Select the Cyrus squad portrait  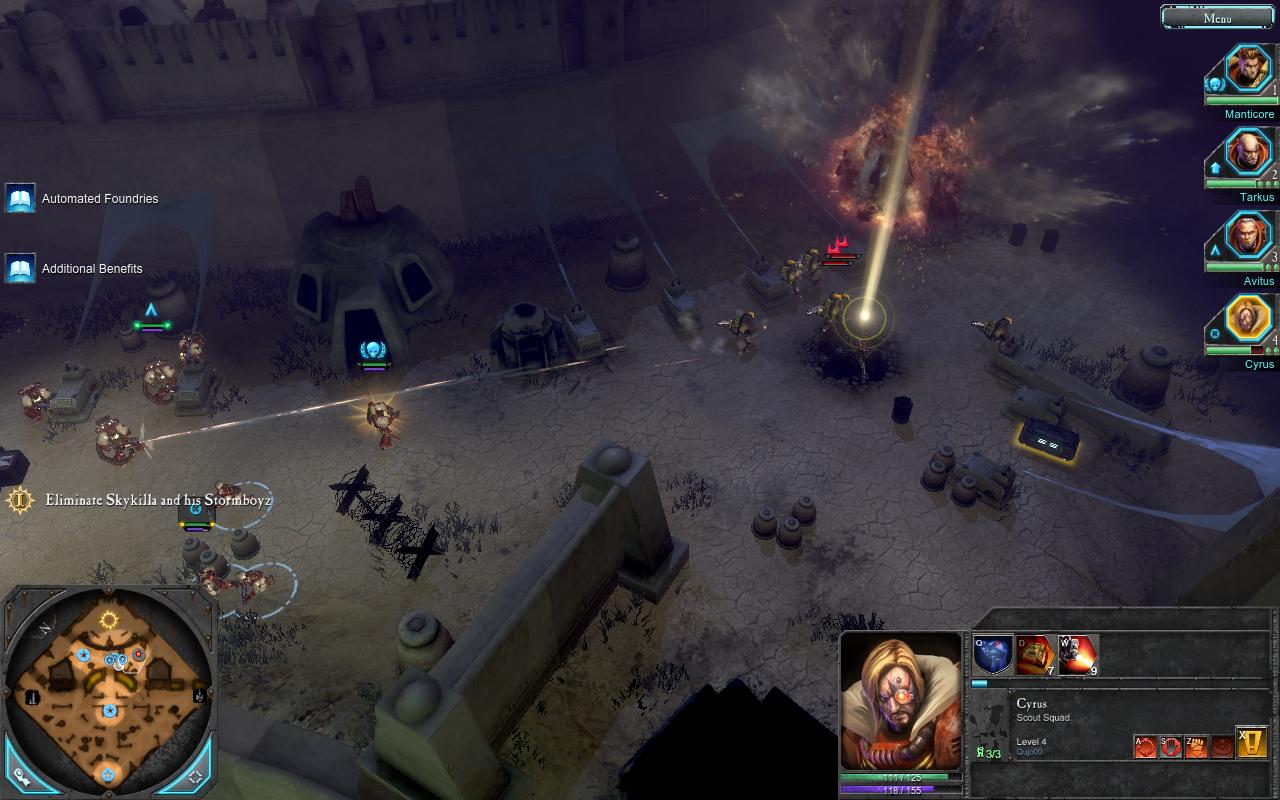coord(1248,320)
